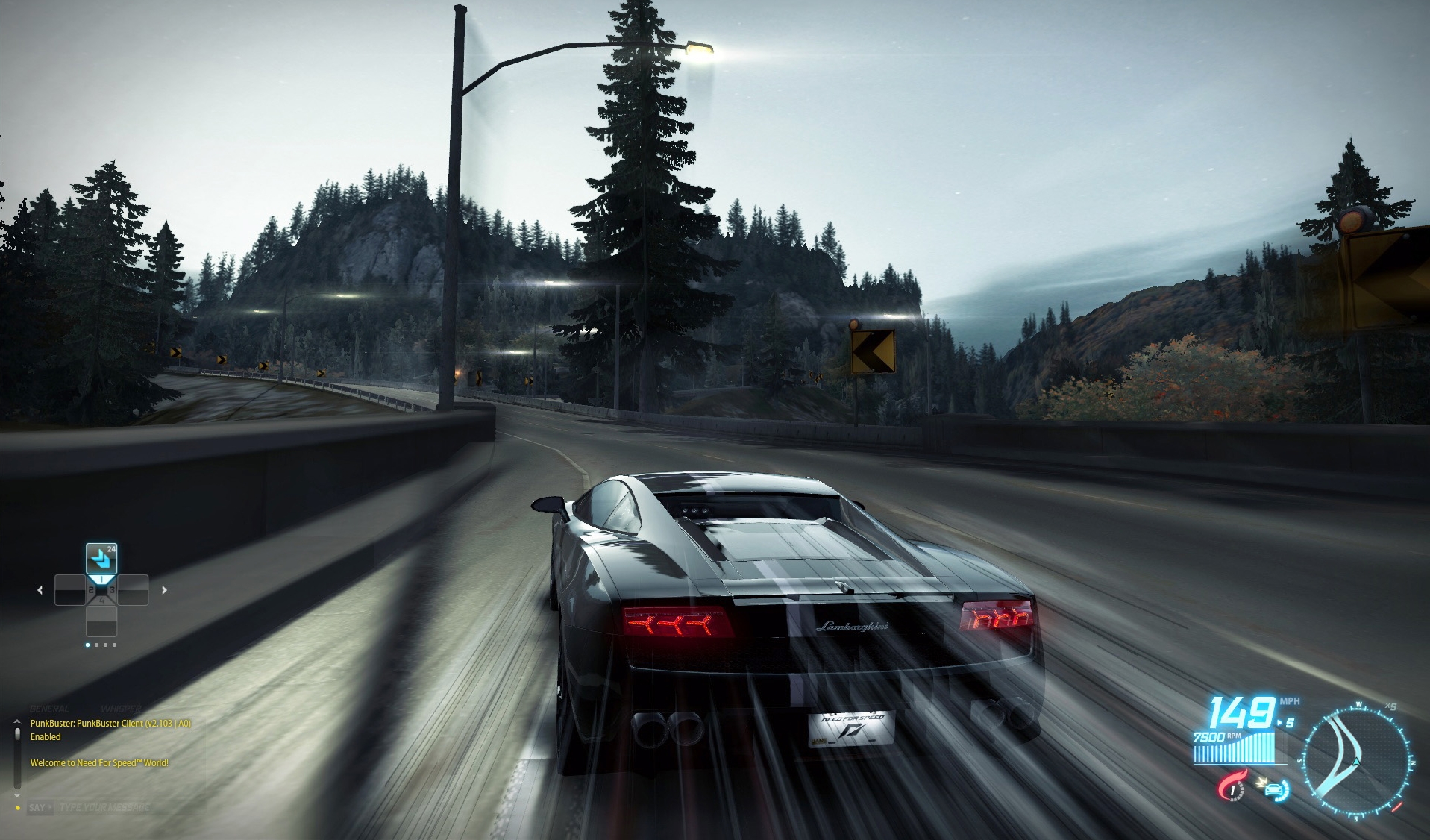Click the Welcome to Need For Speed World message
1430x840 pixels.
tap(98, 763)
